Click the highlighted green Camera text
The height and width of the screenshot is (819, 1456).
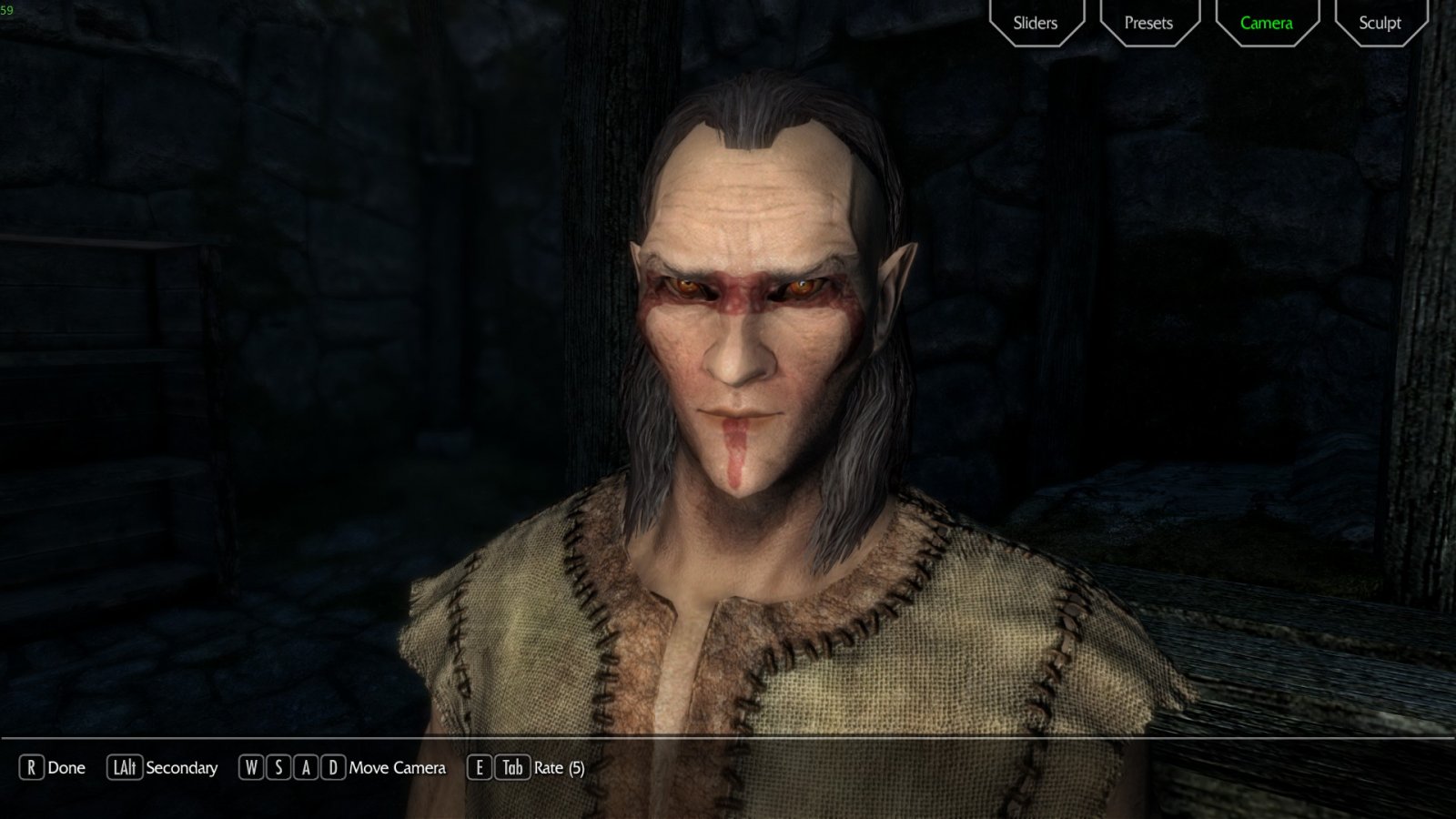click(1265, 22)
